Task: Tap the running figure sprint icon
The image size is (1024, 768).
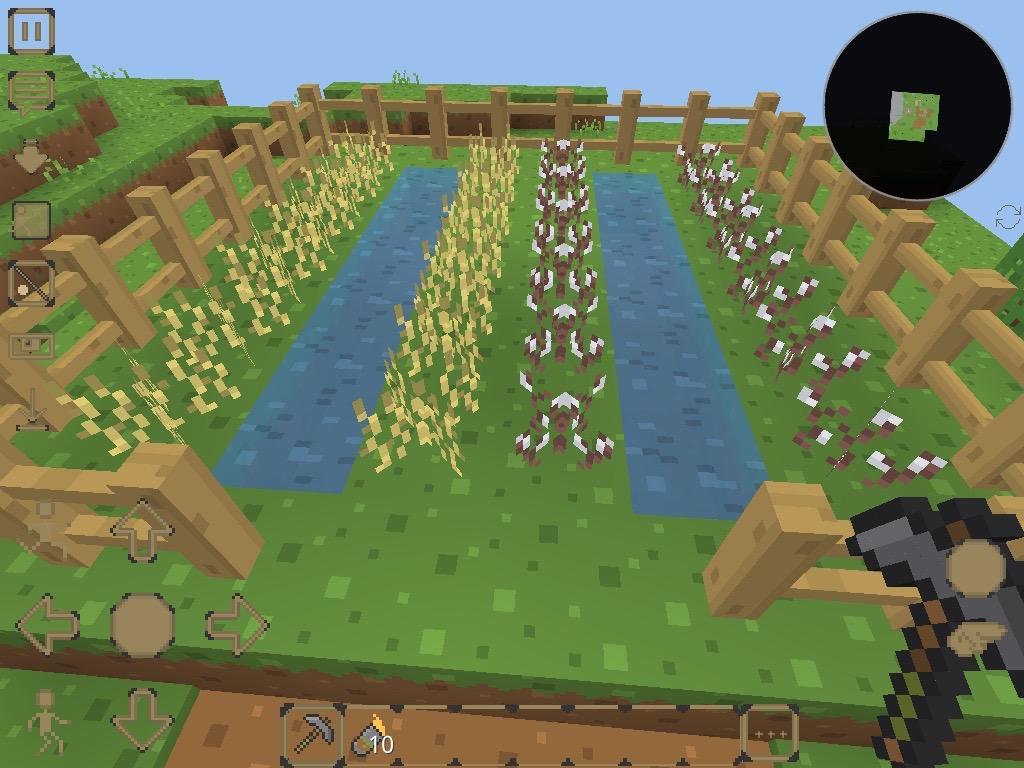Action: (x=46, y=720)
